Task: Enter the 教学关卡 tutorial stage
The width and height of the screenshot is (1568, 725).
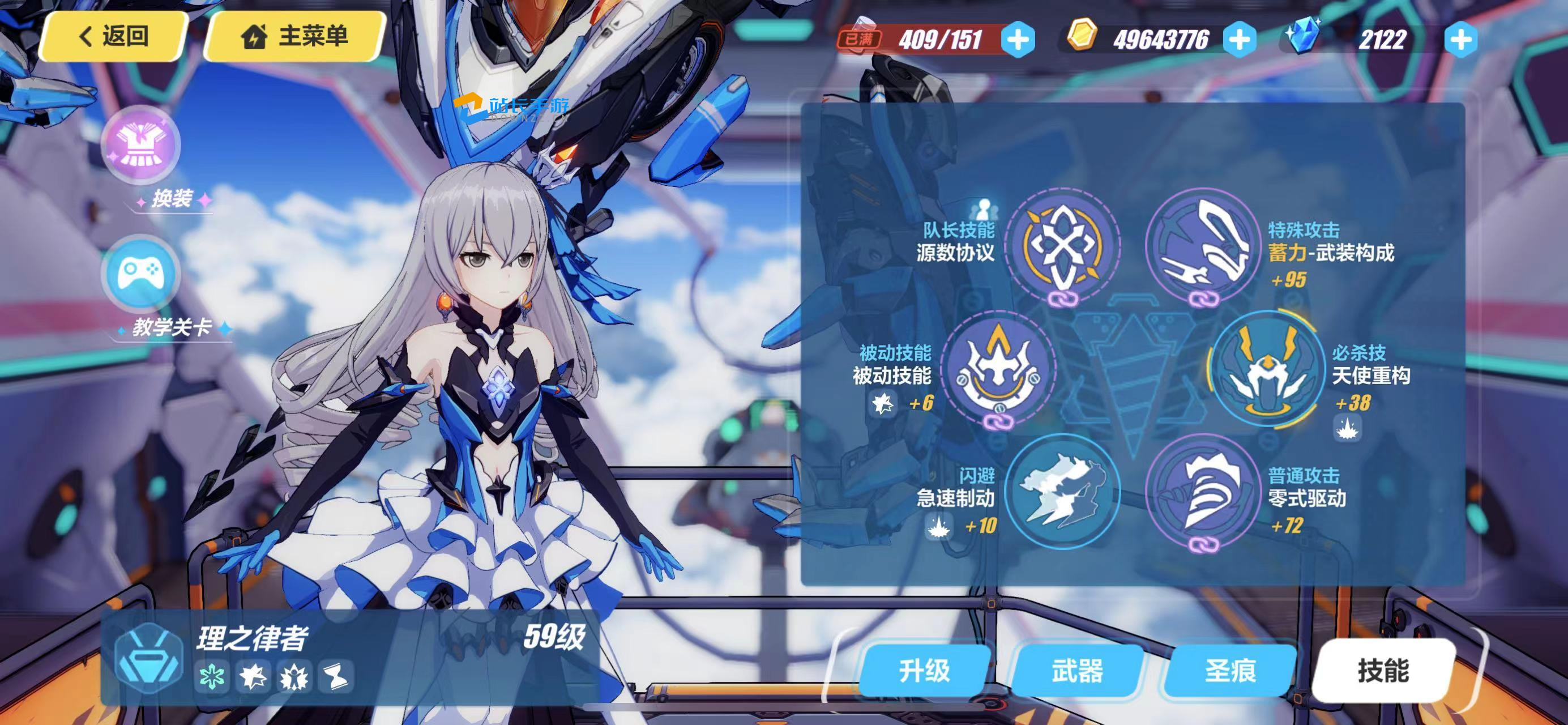Action: (141, 274)
